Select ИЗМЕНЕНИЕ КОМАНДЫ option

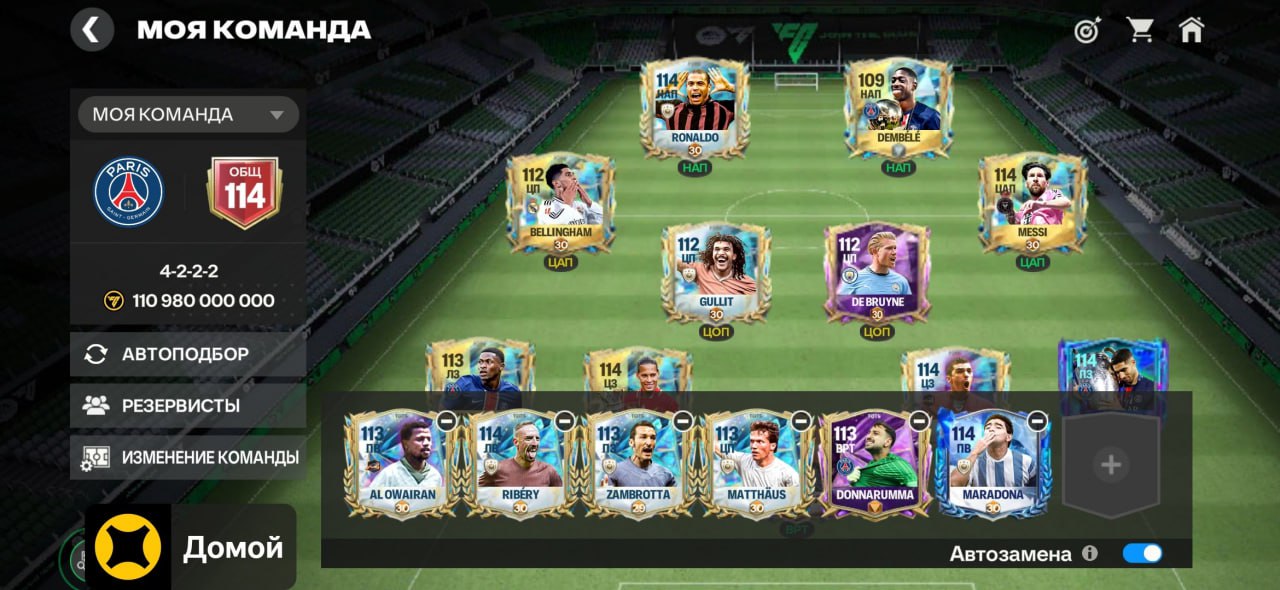[188, 457]
